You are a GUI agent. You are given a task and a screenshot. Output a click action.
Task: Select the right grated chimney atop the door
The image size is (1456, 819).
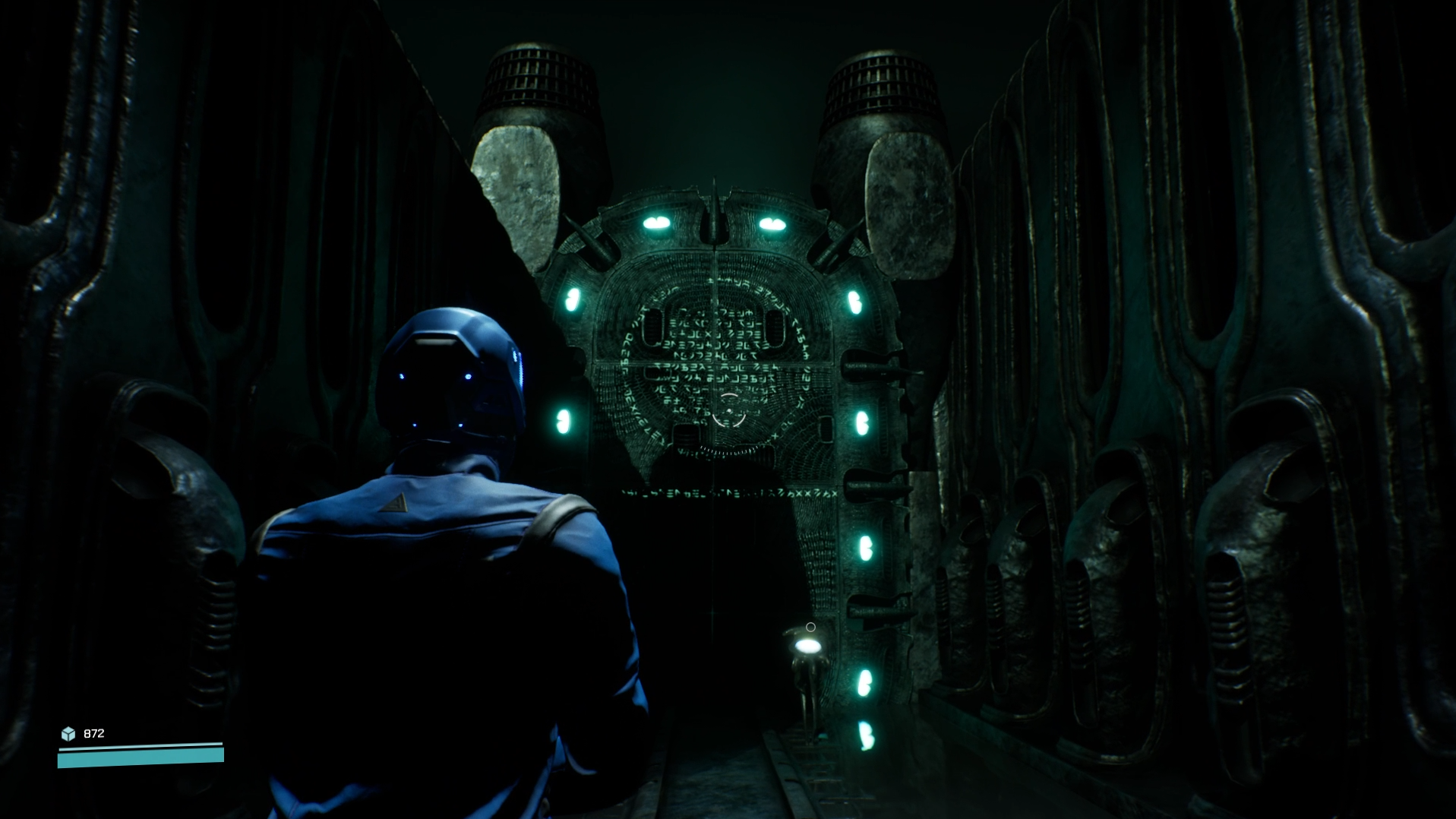881,84
